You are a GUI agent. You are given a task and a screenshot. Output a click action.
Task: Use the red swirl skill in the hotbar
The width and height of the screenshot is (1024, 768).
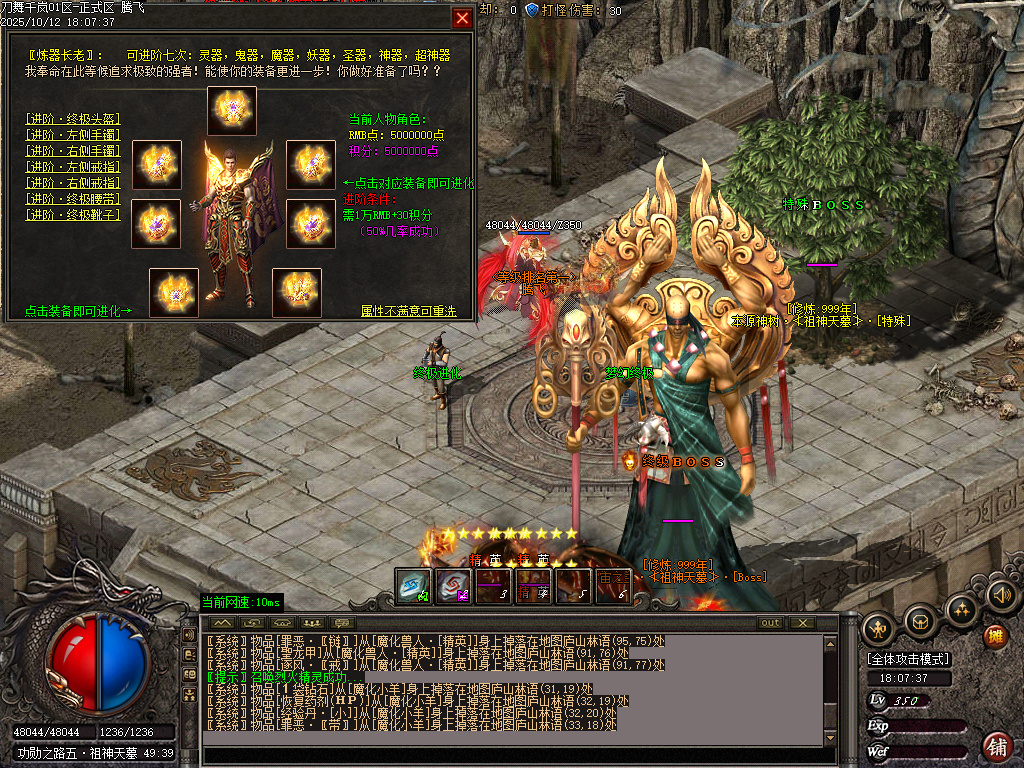point(453,587)
